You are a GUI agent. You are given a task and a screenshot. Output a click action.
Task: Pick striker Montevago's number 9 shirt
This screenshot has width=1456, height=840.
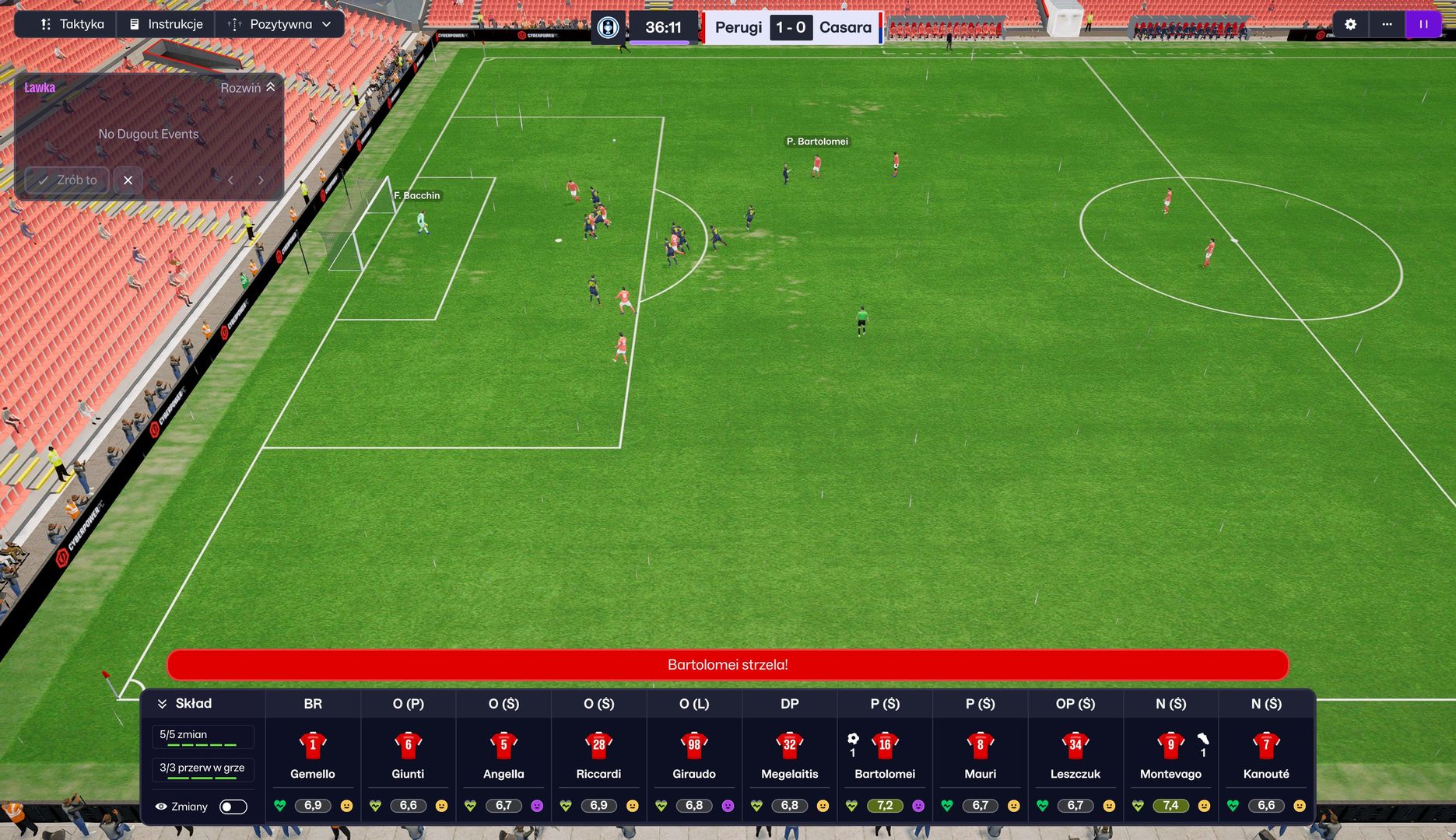[x=1170, y=745]
